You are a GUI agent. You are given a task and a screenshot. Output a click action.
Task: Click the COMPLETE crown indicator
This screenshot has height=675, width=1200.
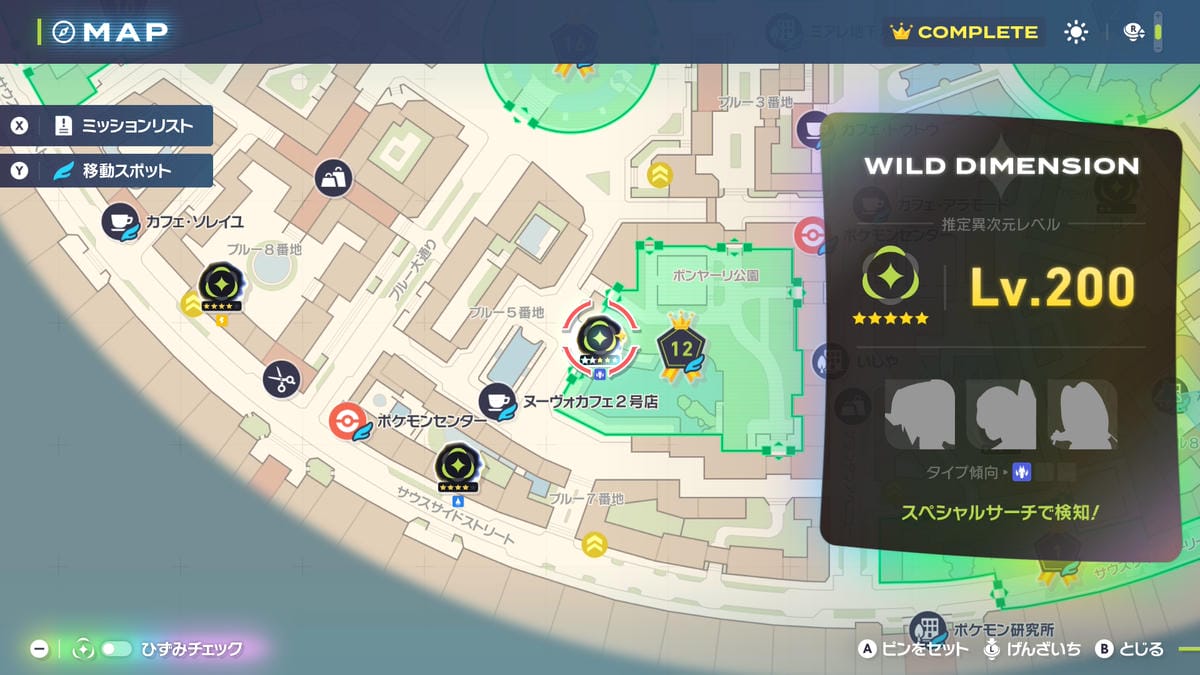click(x=965, y=32)
